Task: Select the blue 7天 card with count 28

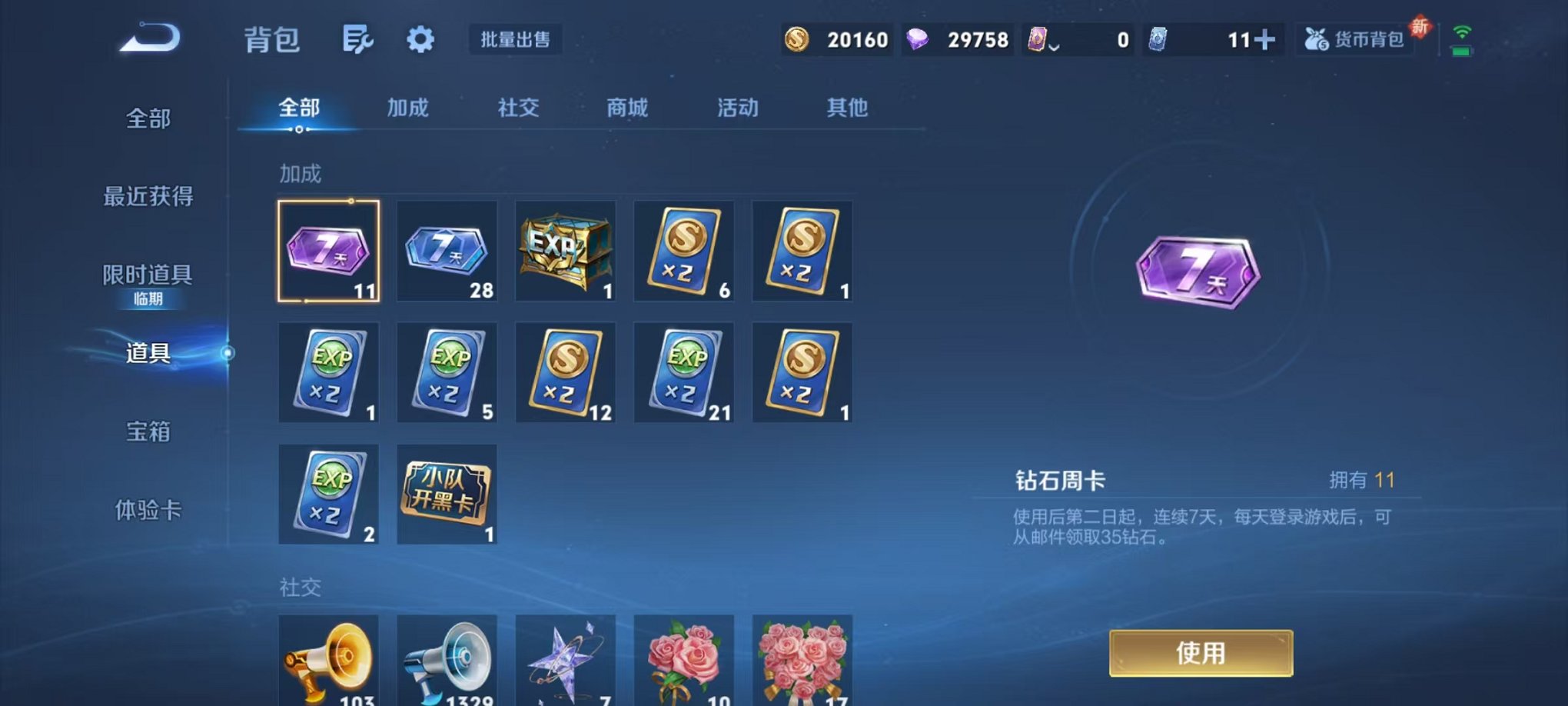Action: coord(447,250)
